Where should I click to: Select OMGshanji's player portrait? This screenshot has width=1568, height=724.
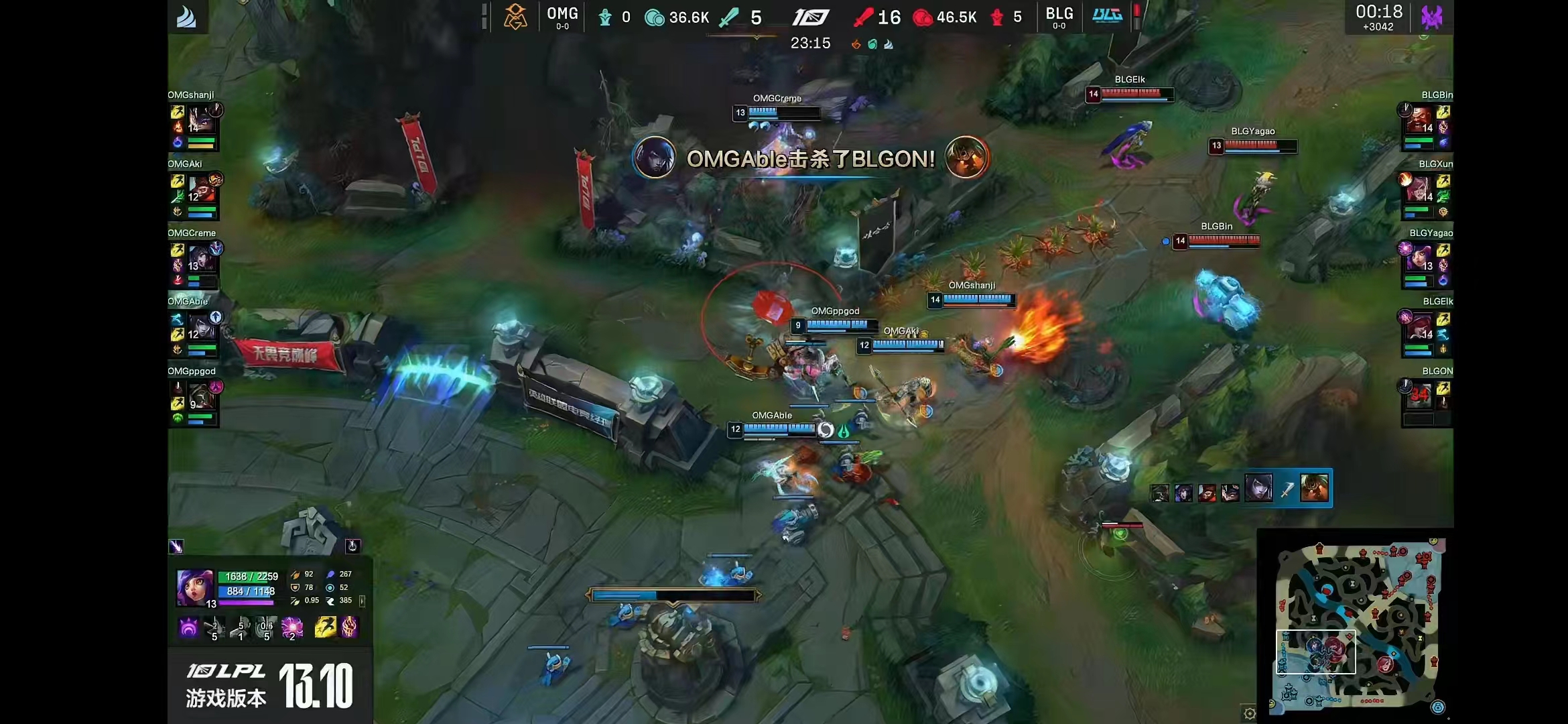point(201,119)
